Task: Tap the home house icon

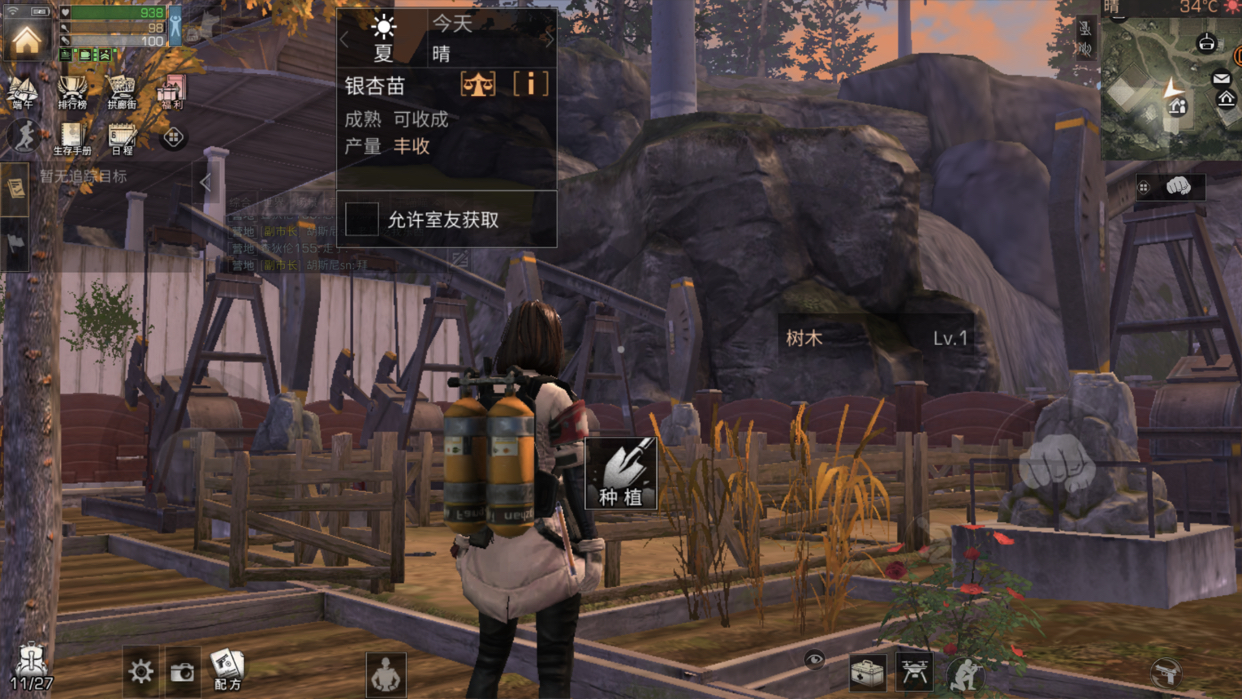Action: [26, 38]
